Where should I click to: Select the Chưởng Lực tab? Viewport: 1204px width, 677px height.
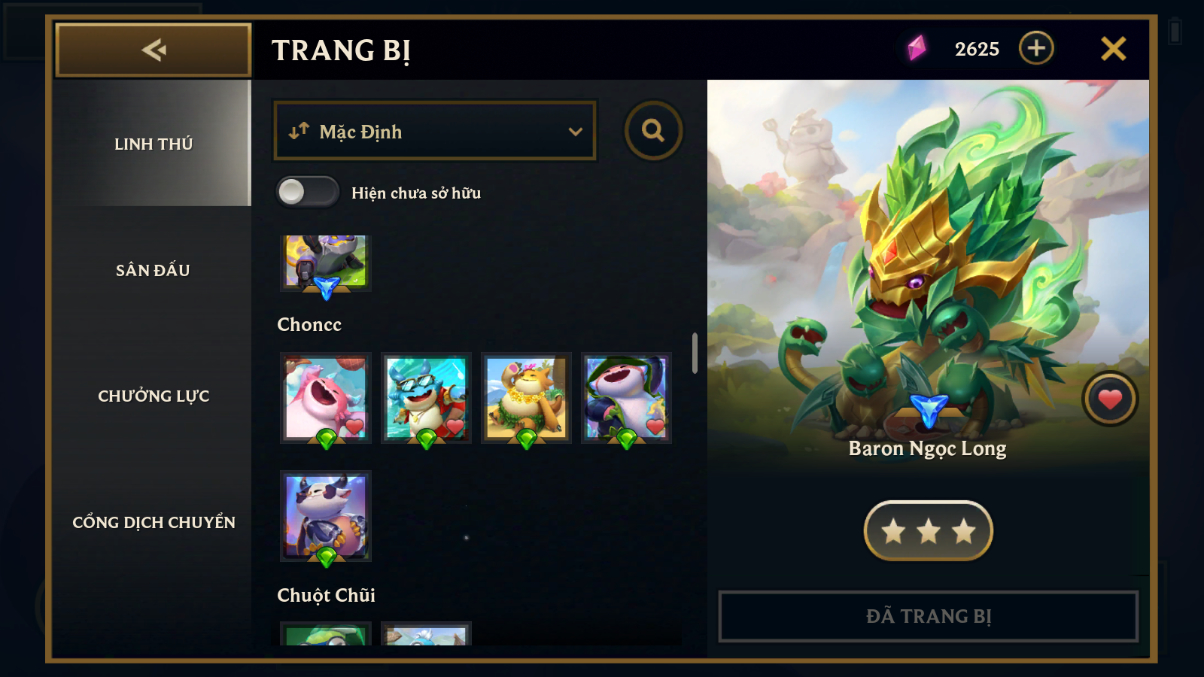pyautogui.click(x=153, y=396)
